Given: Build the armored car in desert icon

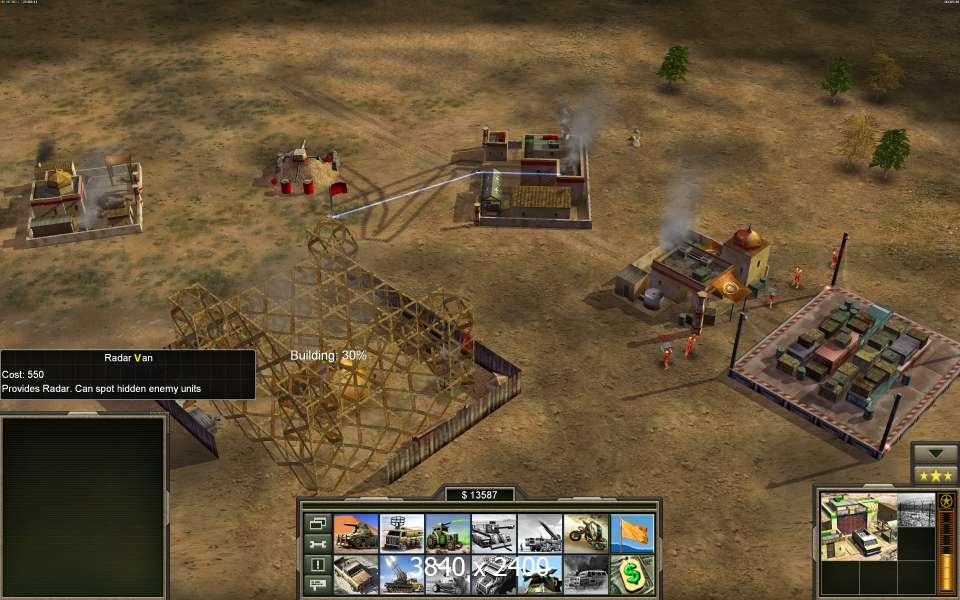Looking at the screenshot, I should coord(356,533).
